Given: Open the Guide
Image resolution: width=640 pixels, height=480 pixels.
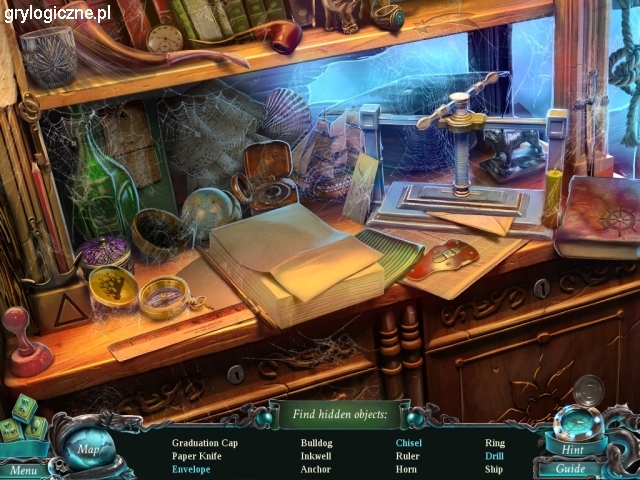Looking at the screenshot, I should [x=571, y=468].
